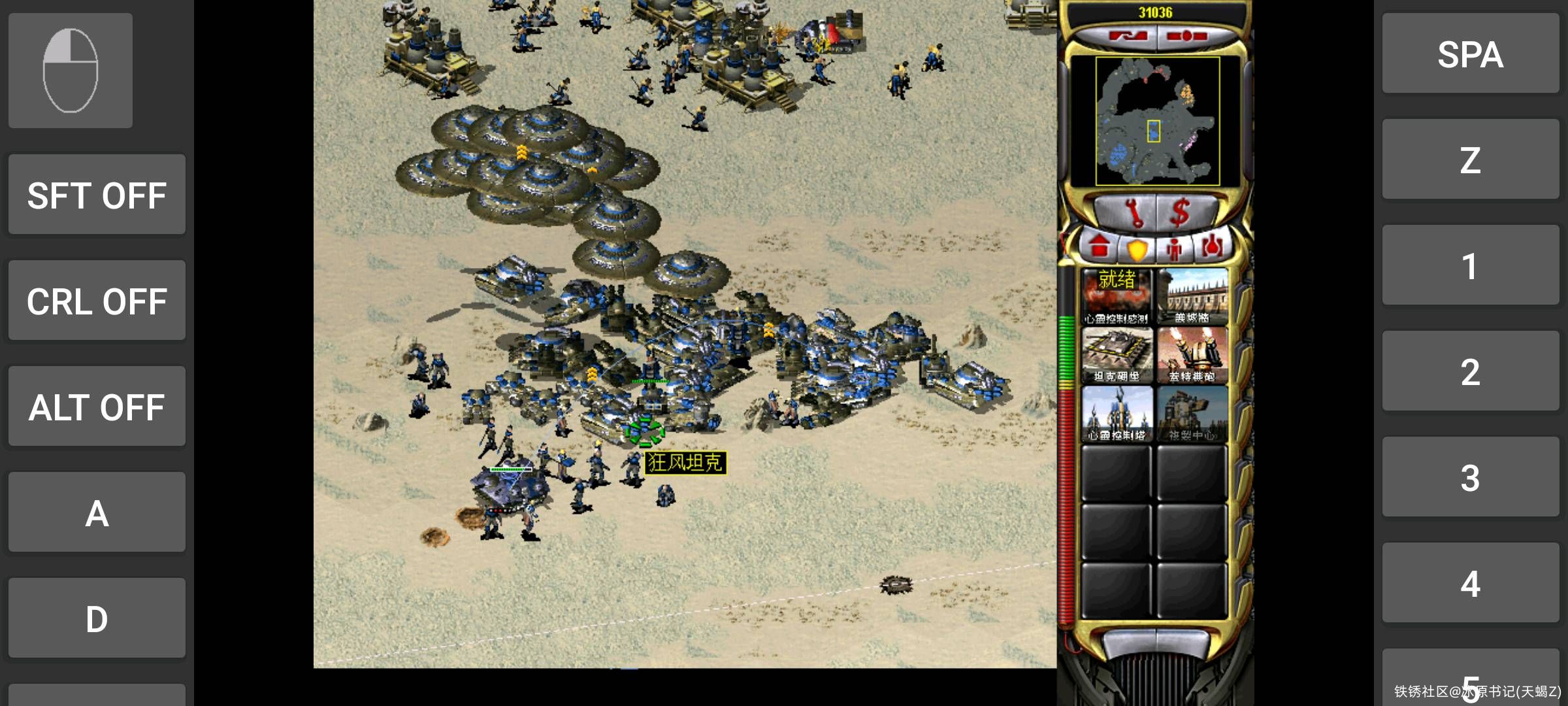Switch to the structures tab with house icon
Image resolution: width=1568 pixels, height=706 pixels.
click(1100, 248)
